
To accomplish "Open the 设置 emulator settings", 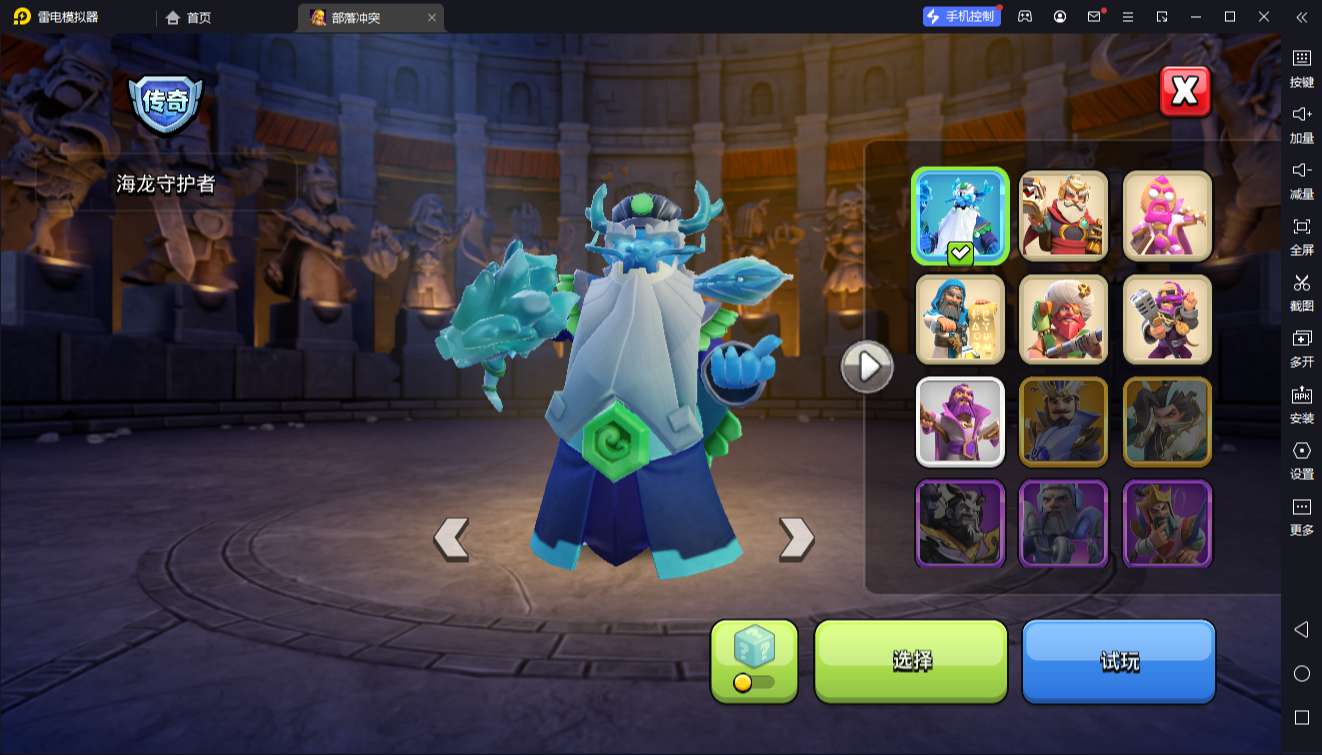I will point(1301,460).
